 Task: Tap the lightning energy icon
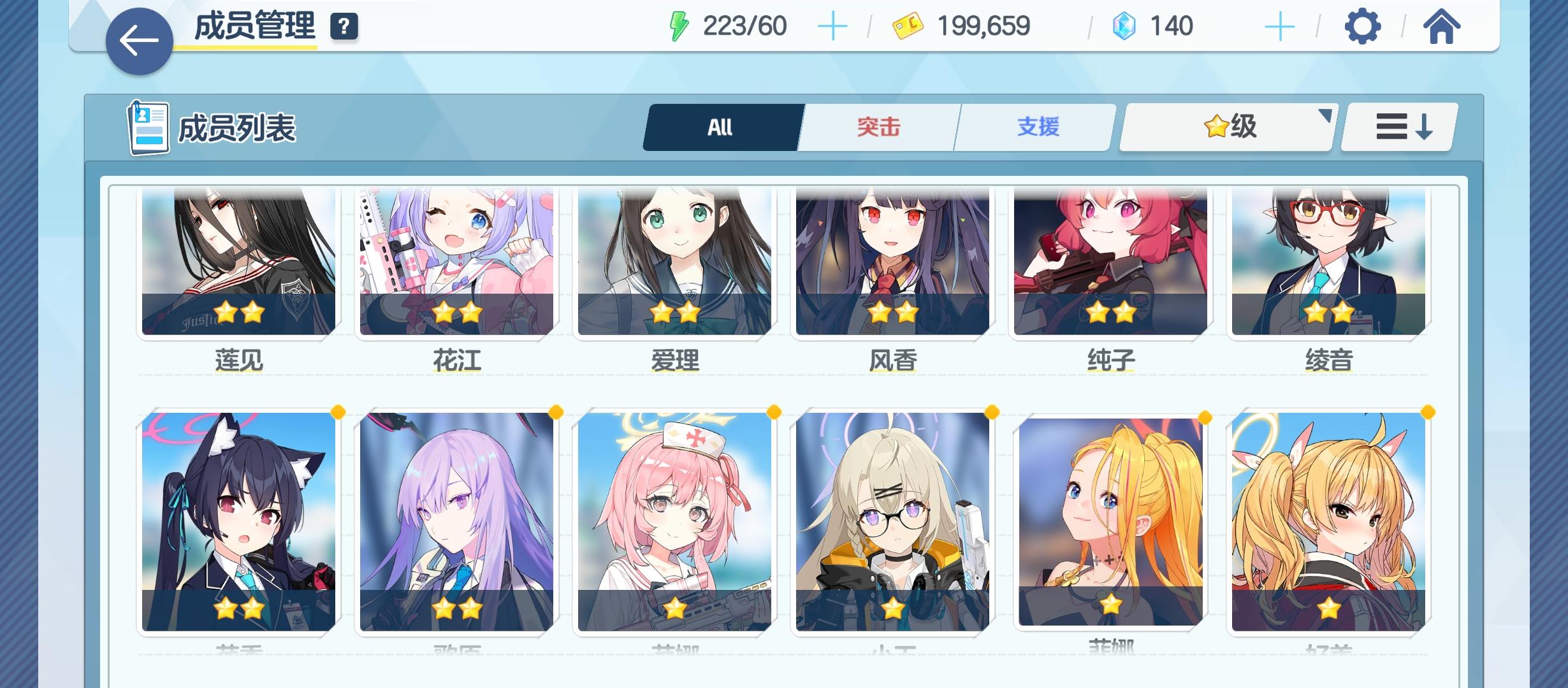click(x=681, y=25)
